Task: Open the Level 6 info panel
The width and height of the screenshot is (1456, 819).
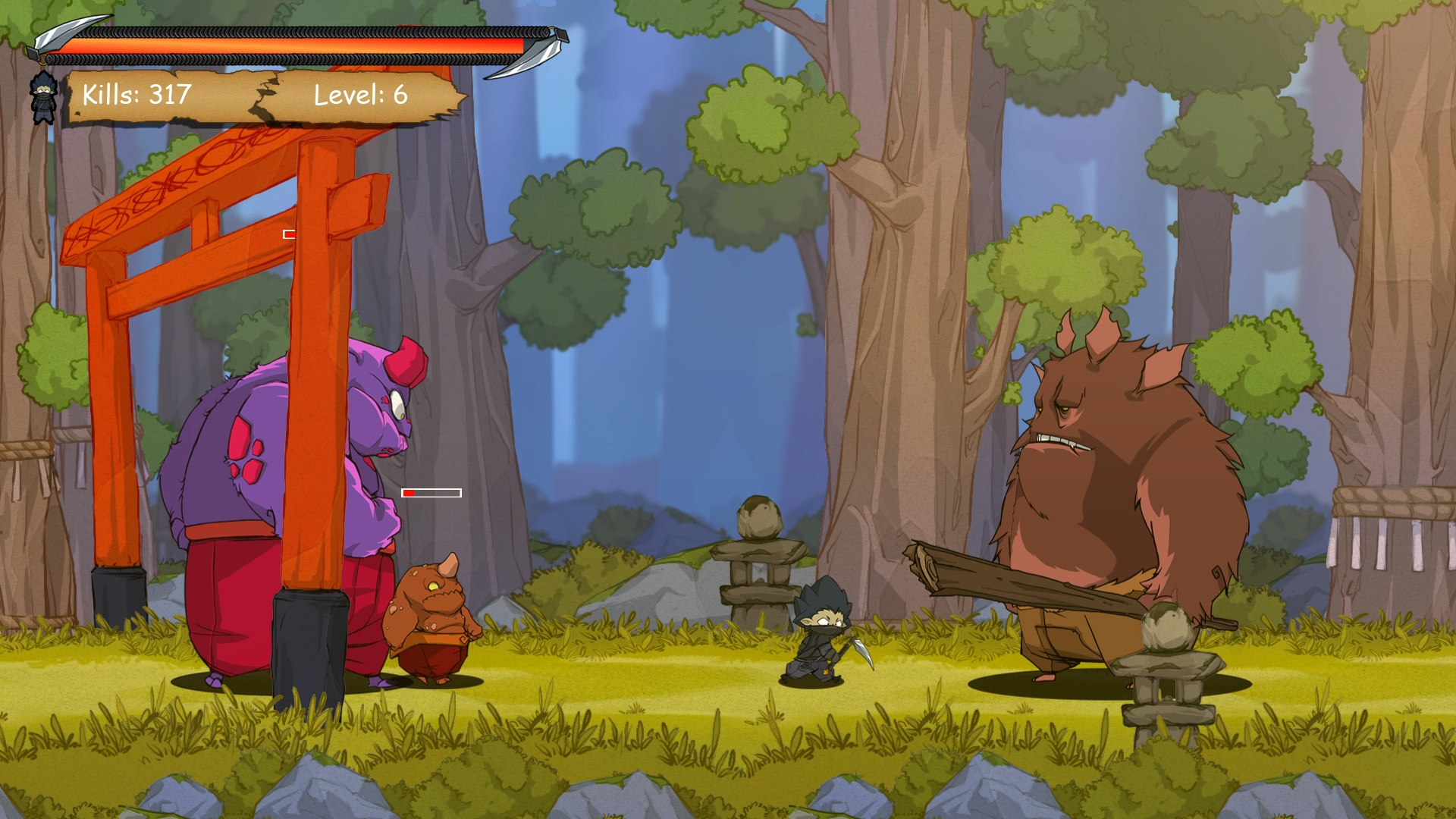Action: [x=359, y=96]
